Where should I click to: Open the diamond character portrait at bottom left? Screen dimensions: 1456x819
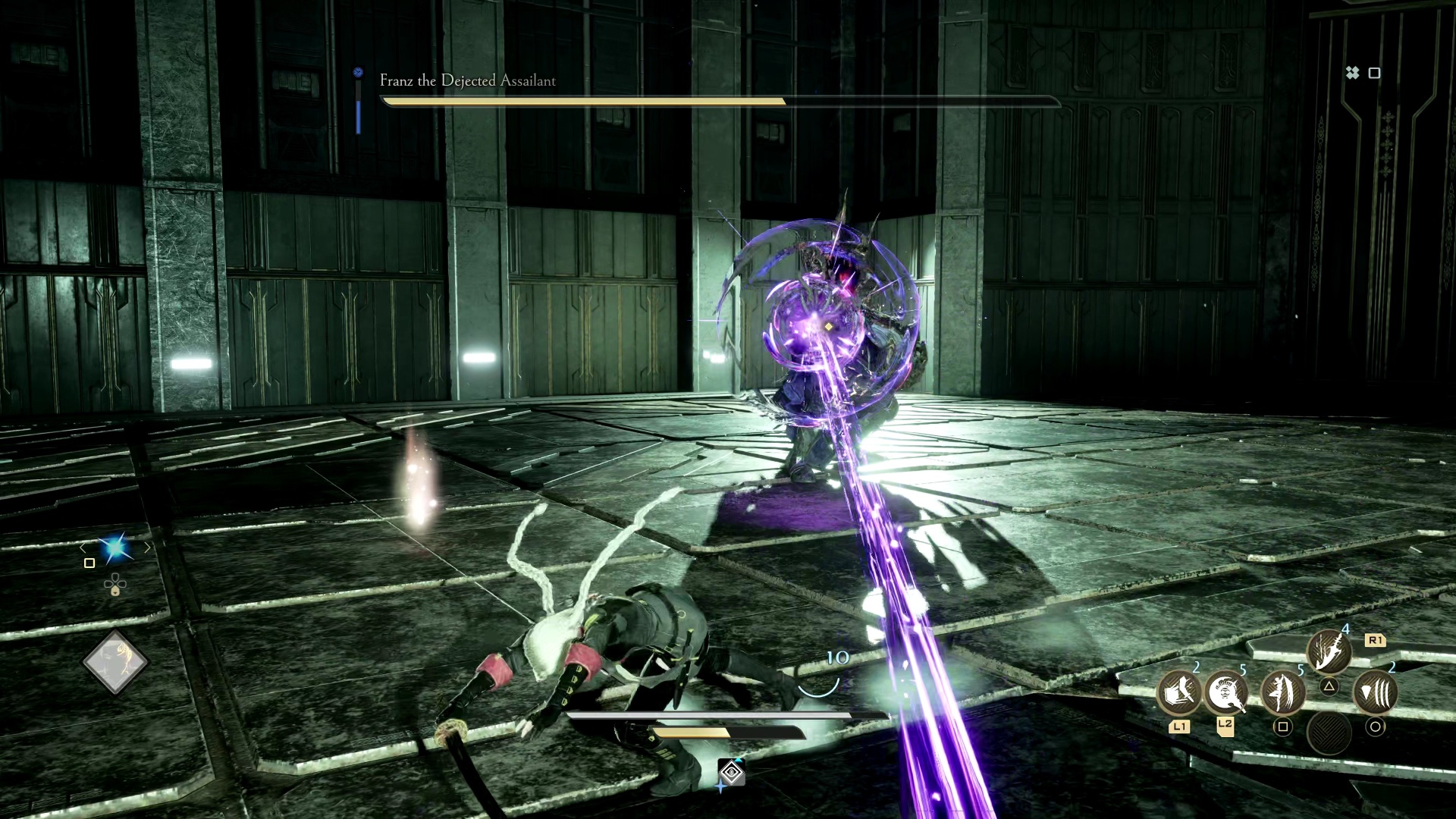(x=115, y=661)
